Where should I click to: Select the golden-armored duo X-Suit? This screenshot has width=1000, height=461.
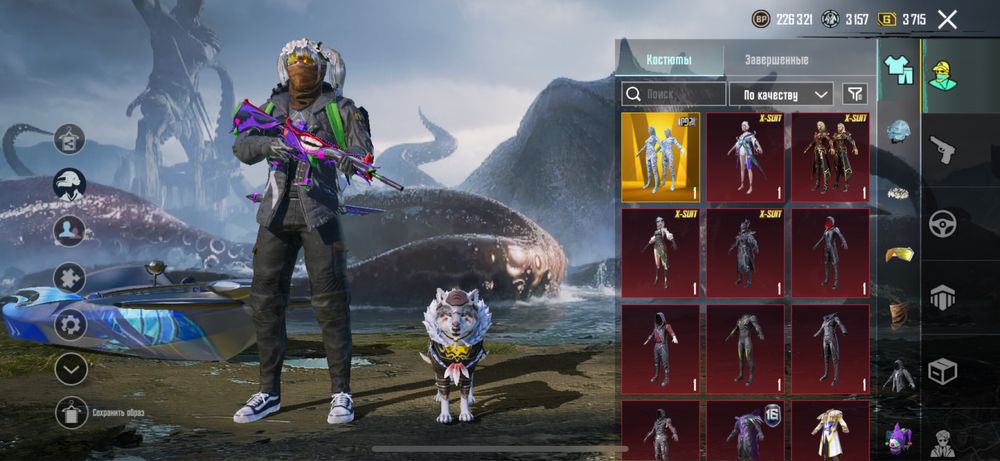pos(830,157)
